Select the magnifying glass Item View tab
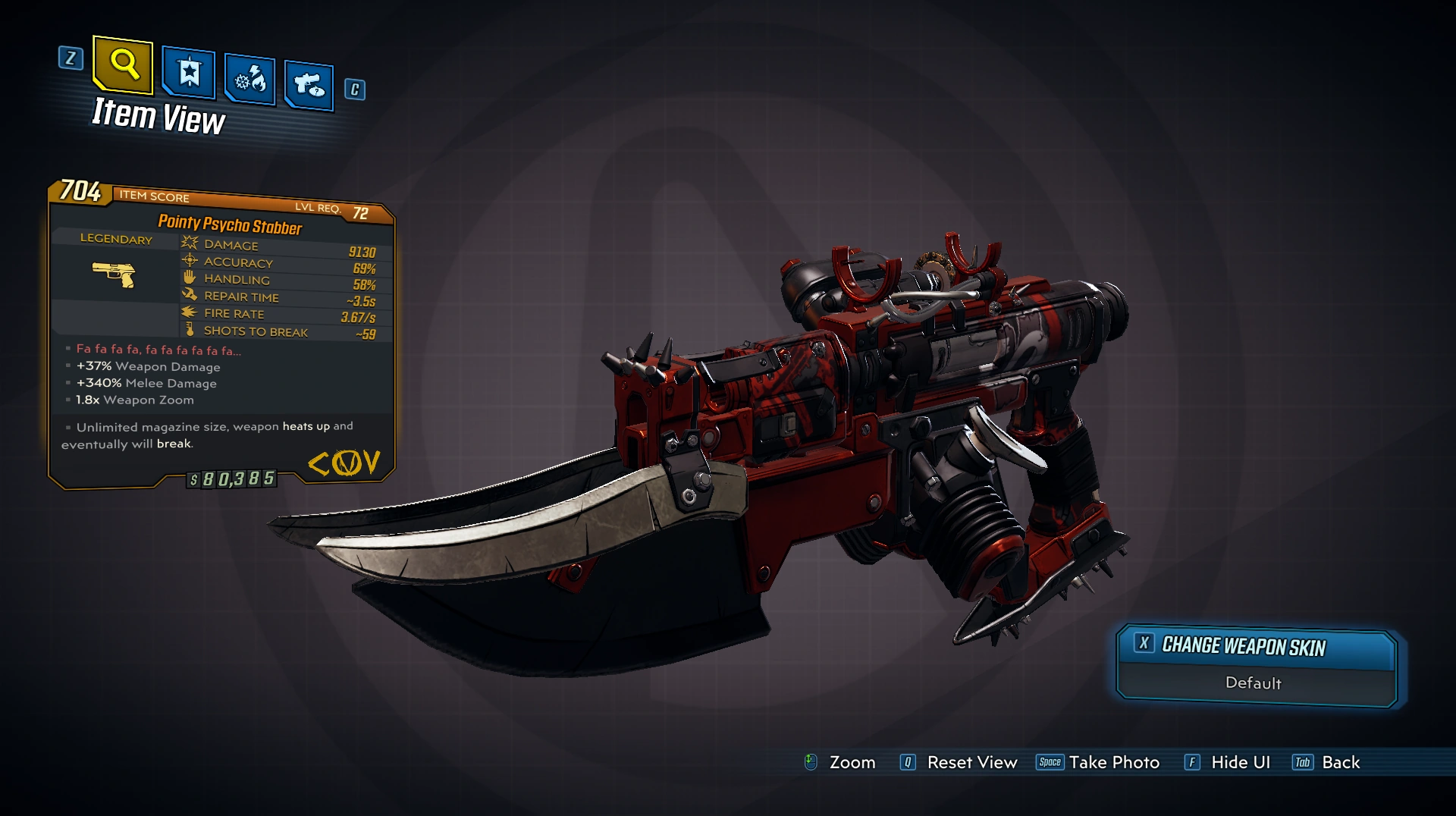The width and height of the screenshot is (1456, 816). [123, 64]
